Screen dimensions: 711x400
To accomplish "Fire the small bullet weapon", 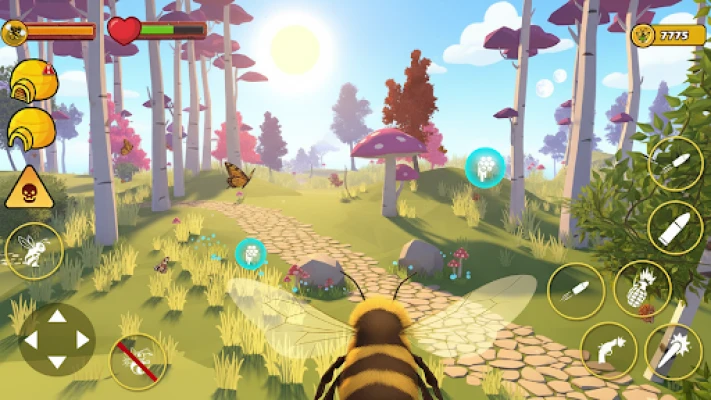I will (675, 163).
